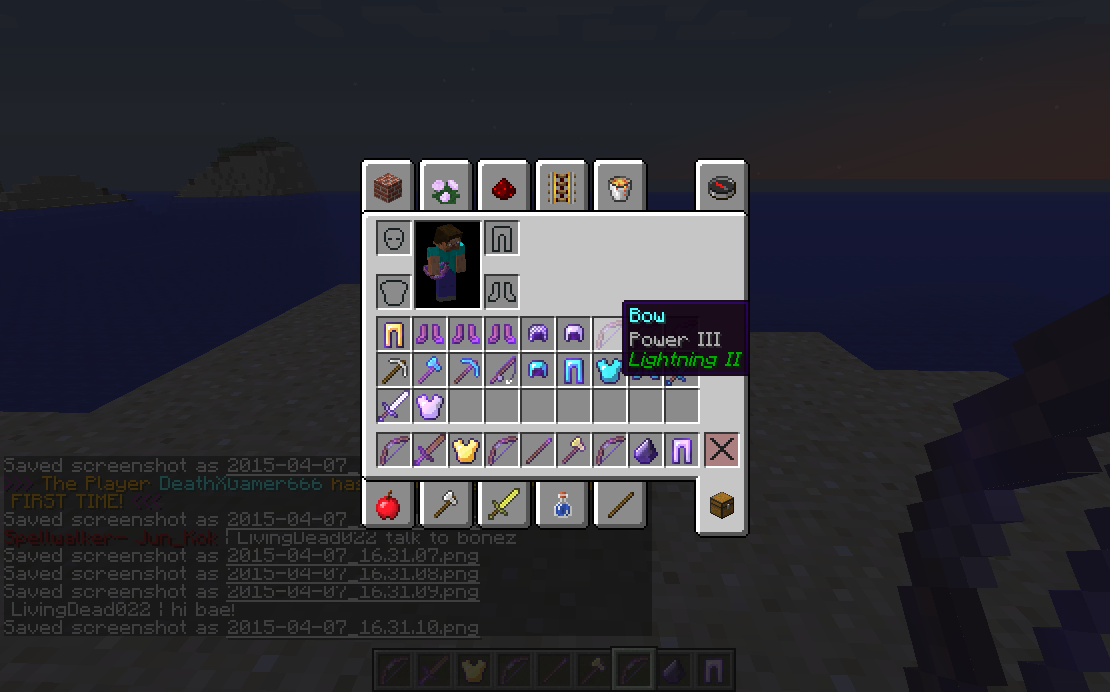The width and height of the screenshot is (1110, 692).
Task: Open the Brewing potion bottle tab
Action: pyautogui.click(x=561, y=506)
